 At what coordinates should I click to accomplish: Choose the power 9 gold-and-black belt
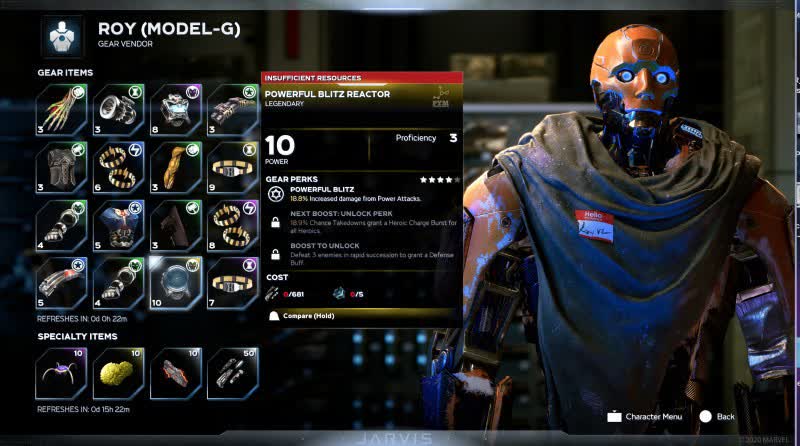[233, 165]
